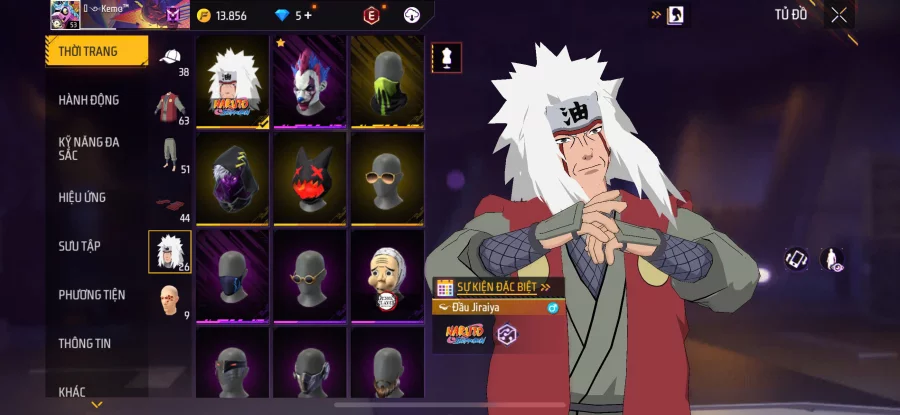900x415 pixels.
Task: Choose the red jacket tops subcategory
Action: pos(170,106)
